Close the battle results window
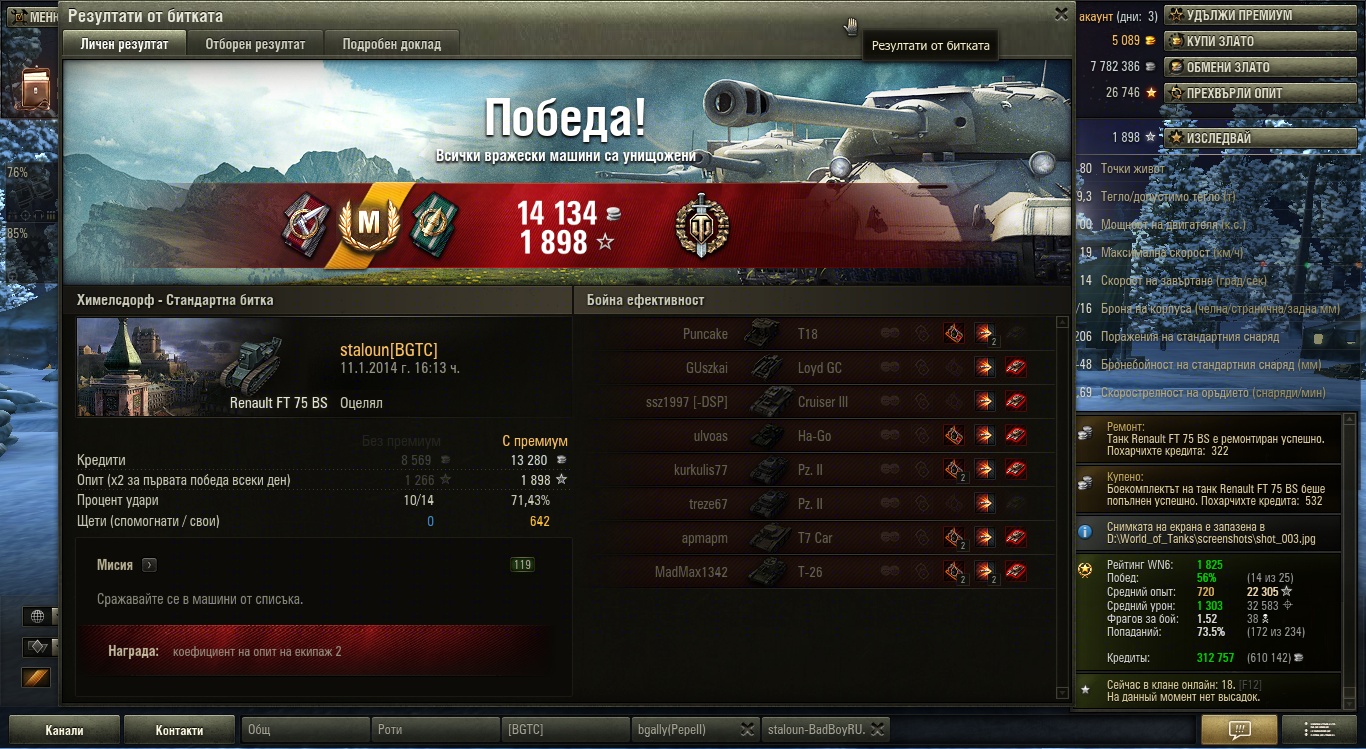 coord(1061,14)
